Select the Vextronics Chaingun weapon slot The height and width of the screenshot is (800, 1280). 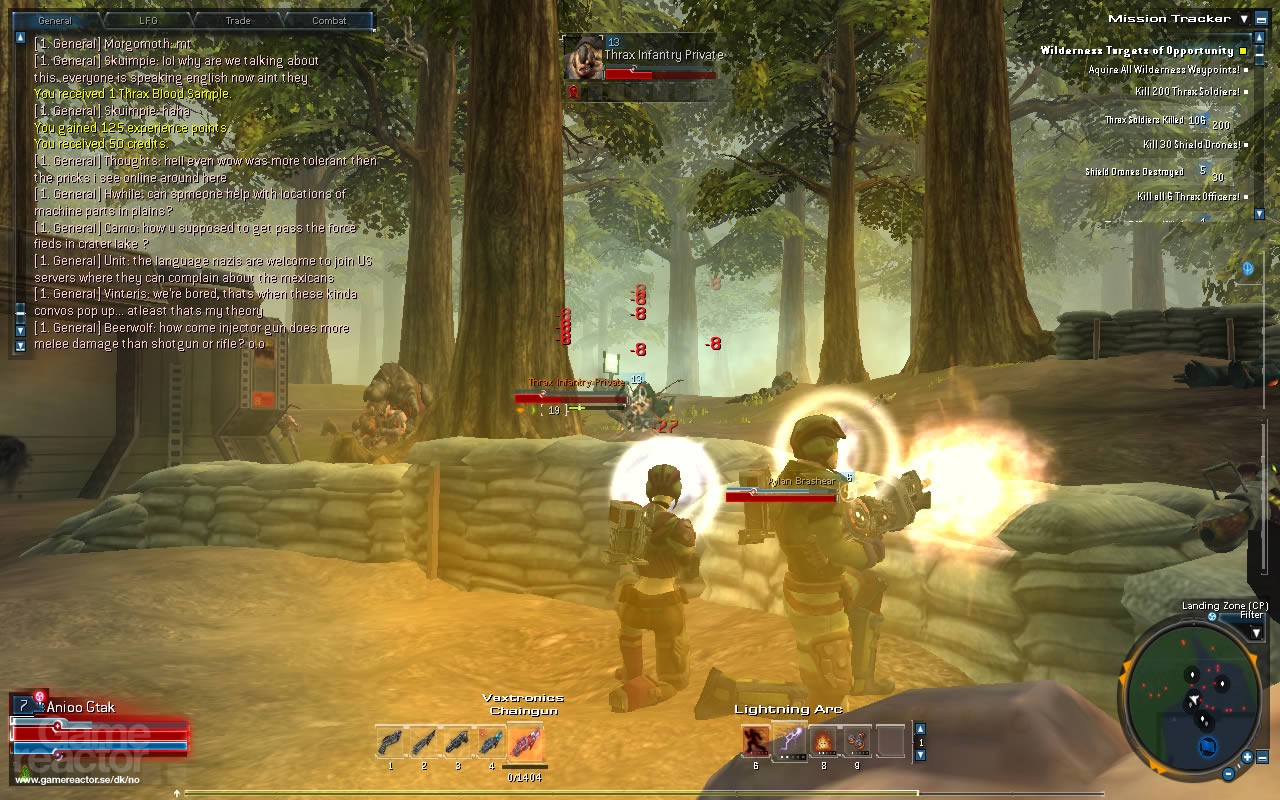525,743
